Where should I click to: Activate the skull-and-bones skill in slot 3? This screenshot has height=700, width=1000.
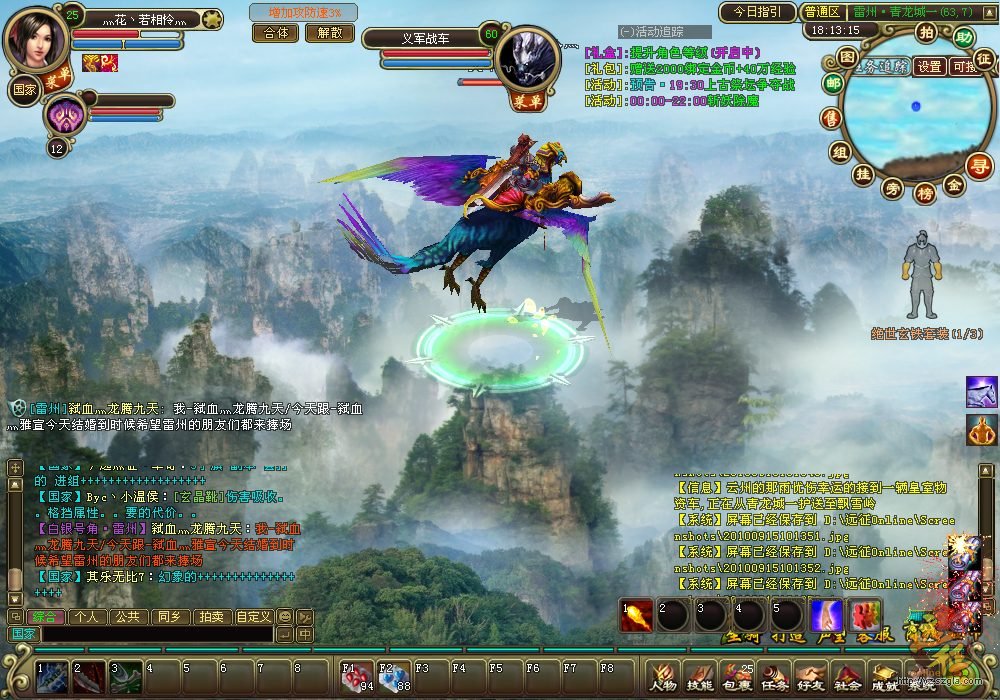point(126,677)
